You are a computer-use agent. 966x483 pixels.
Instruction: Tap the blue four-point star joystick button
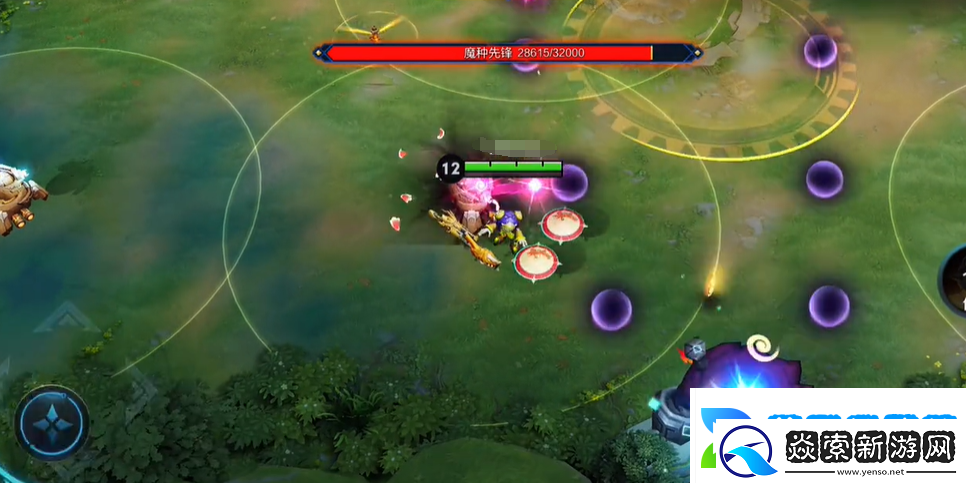51,423
